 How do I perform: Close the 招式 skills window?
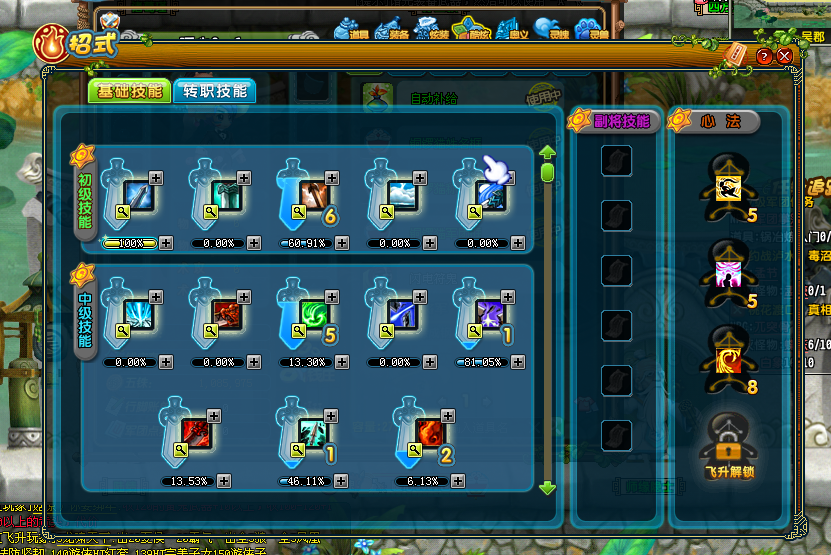(784, 57)
